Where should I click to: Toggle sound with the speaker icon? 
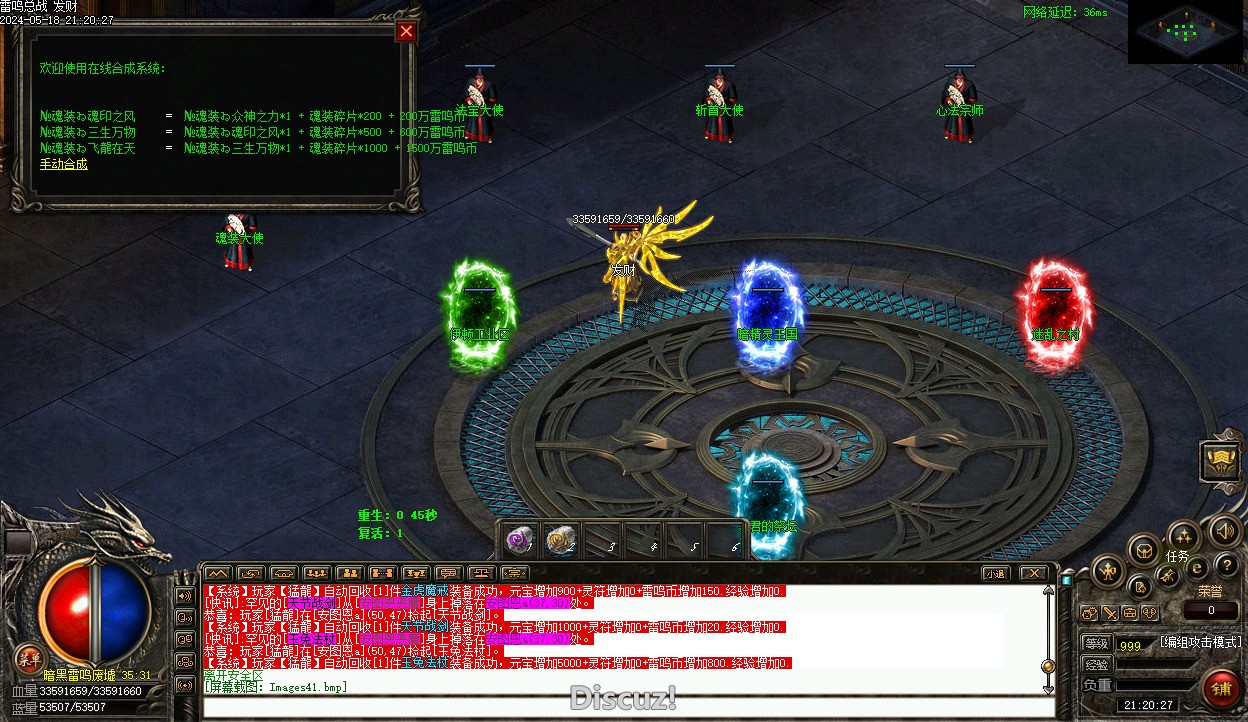[x=1224, y=530]
